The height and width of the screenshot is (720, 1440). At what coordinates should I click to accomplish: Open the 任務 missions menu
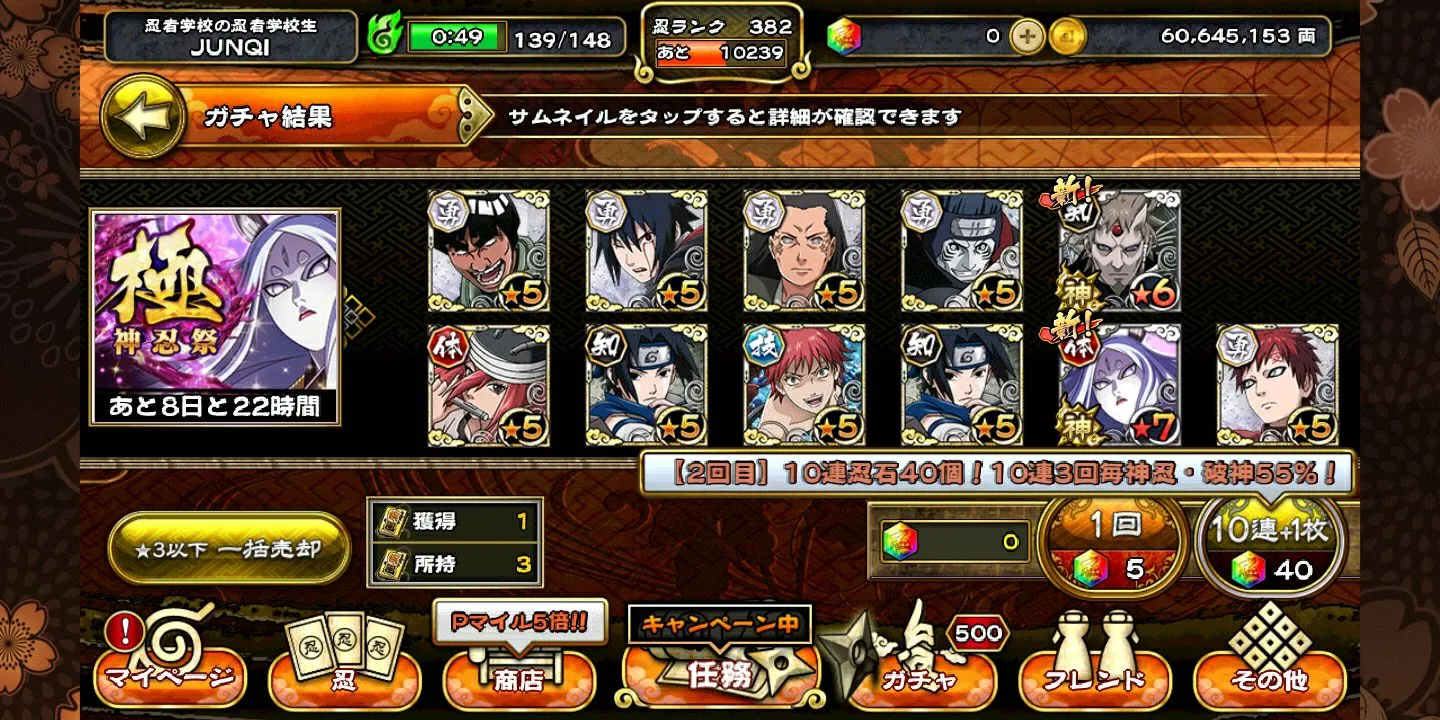[x=720, y=665]
